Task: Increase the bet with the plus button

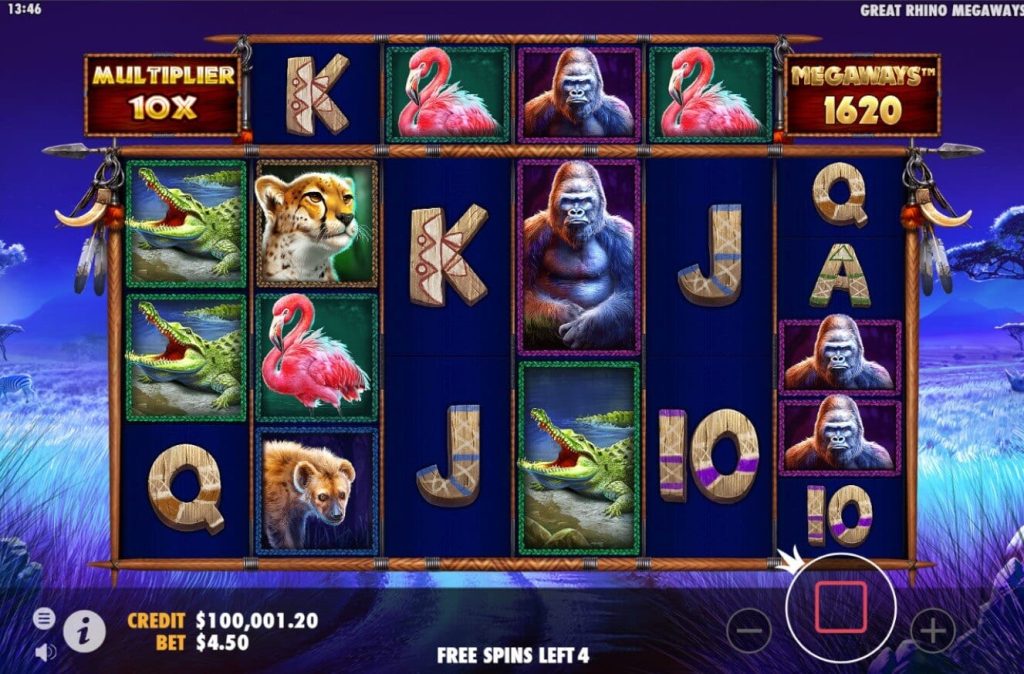Action: tap(932, 630)
